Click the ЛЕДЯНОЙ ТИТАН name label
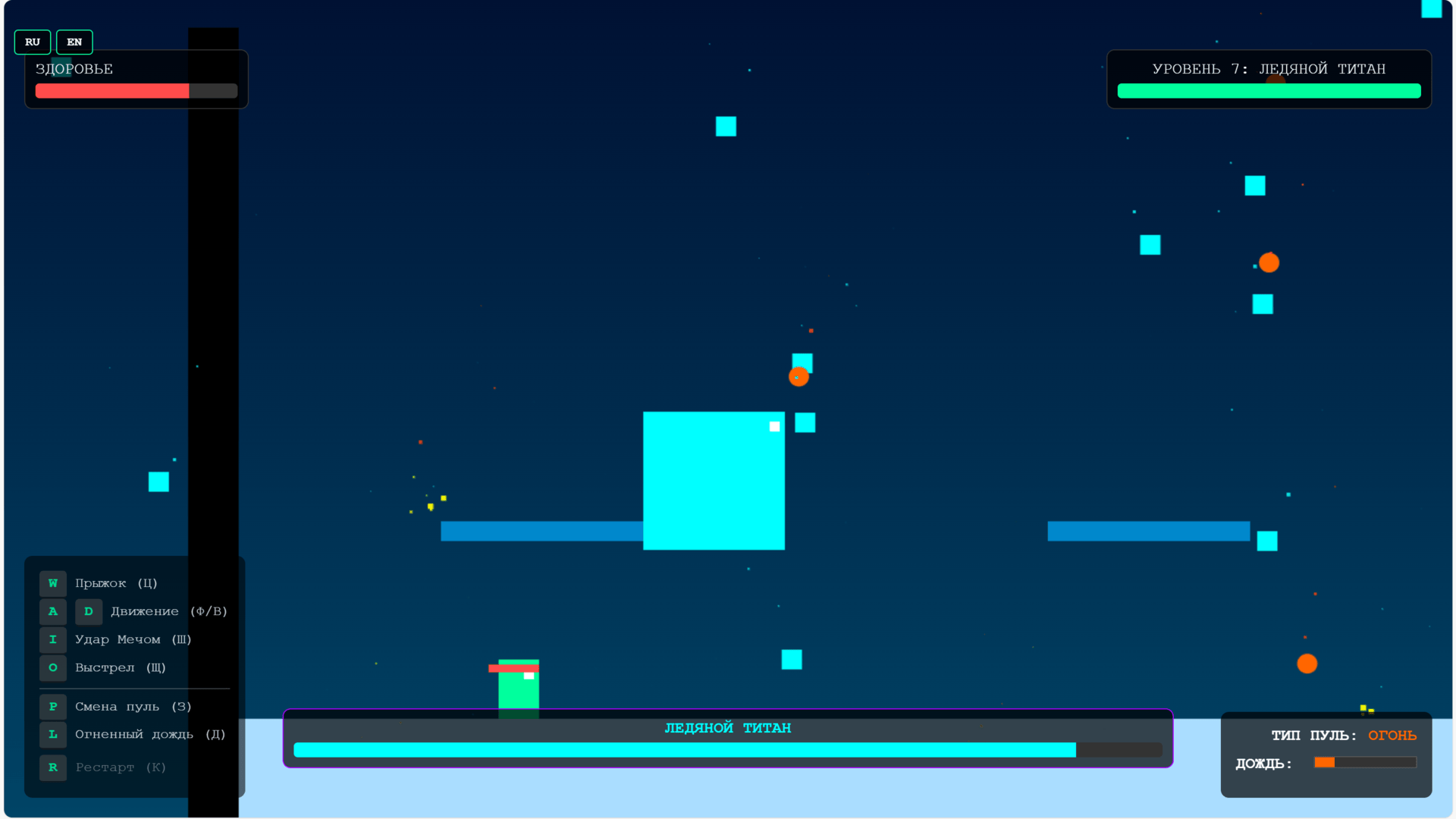Image resolution: width=1456 pixels, height=819 pixels. pyautogui.click(x=728, y=727)
